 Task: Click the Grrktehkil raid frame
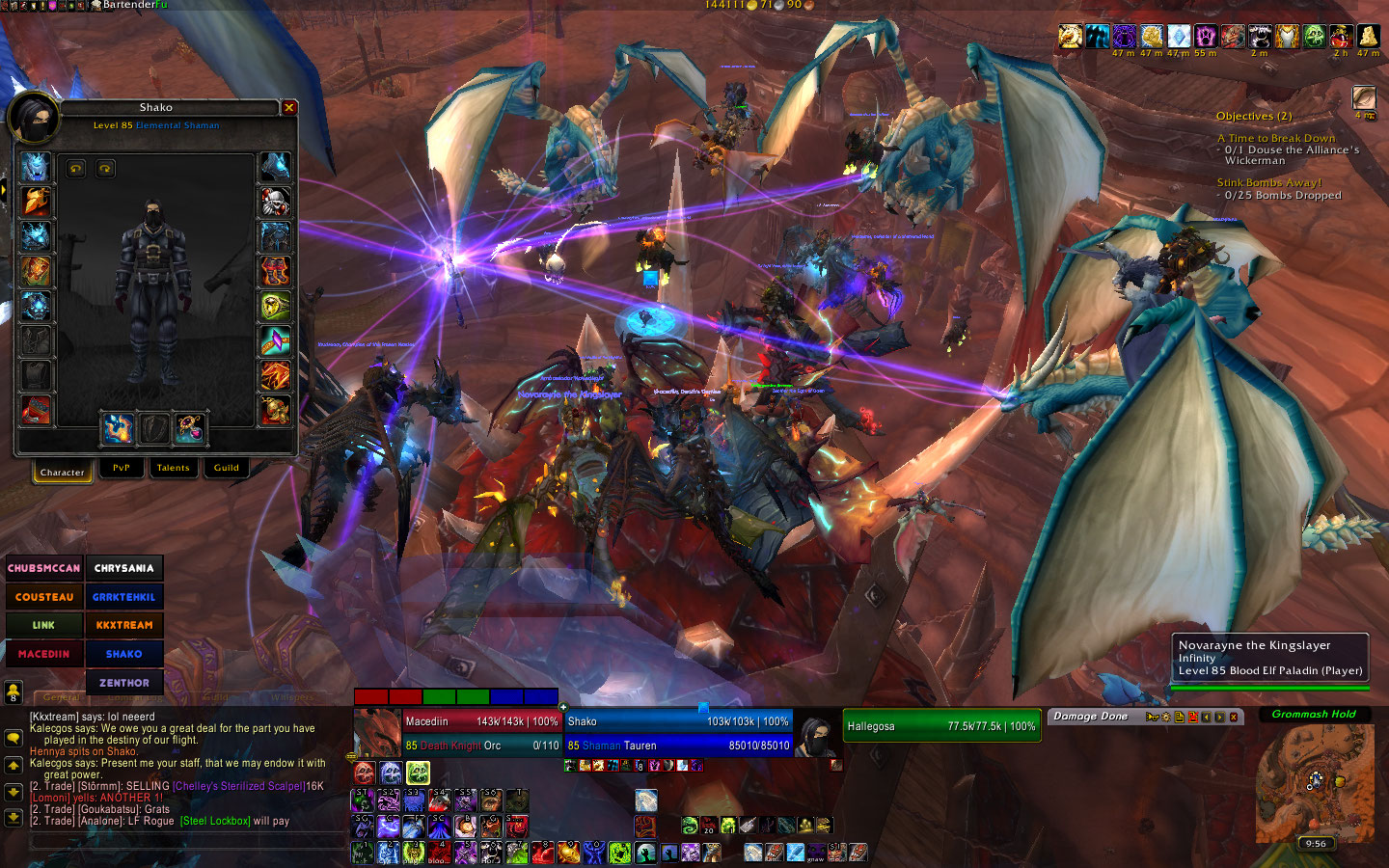click(x=124, y=597)
